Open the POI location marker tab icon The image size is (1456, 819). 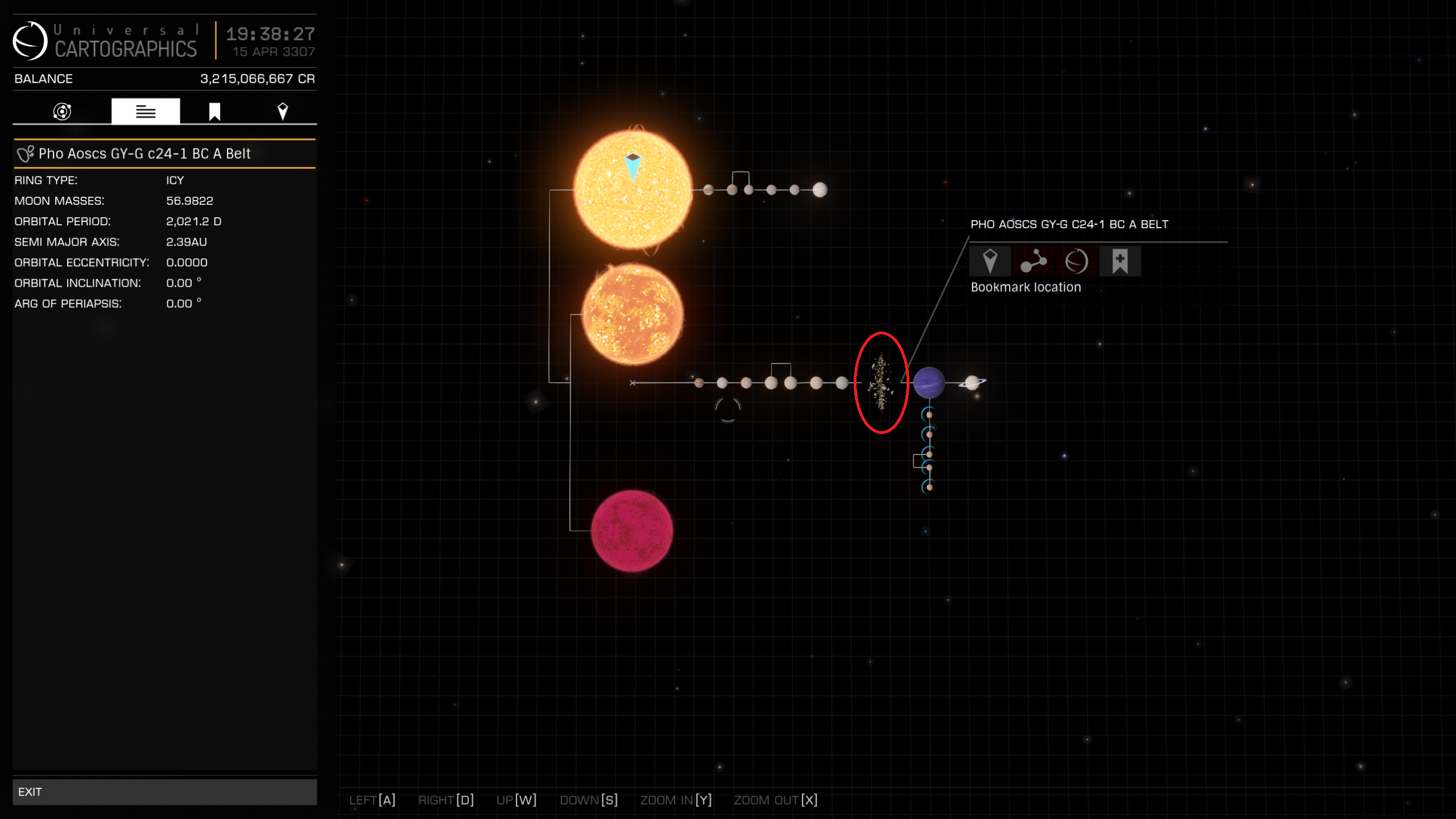tap(283, 110)
